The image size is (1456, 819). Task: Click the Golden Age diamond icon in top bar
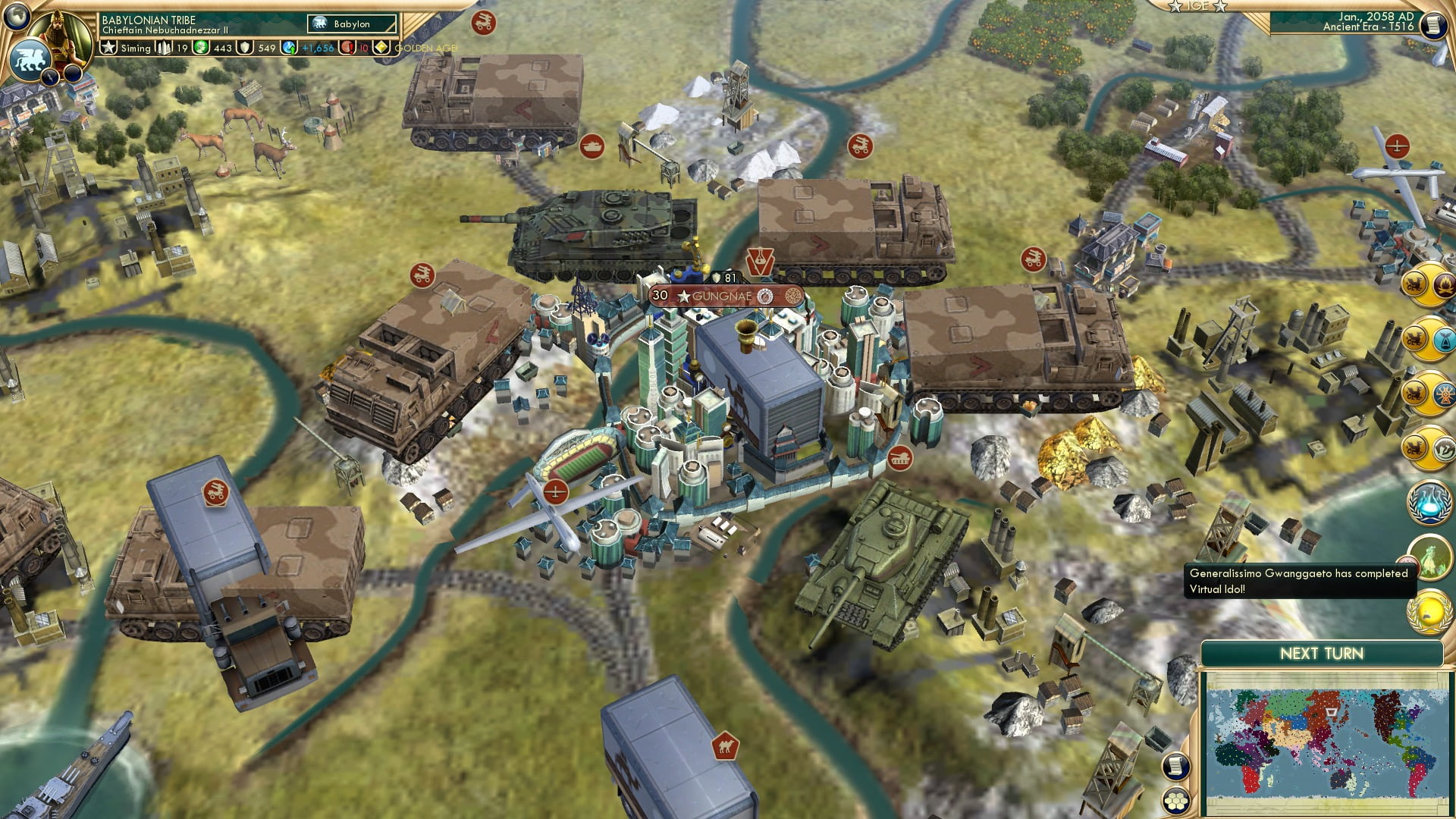382,48
